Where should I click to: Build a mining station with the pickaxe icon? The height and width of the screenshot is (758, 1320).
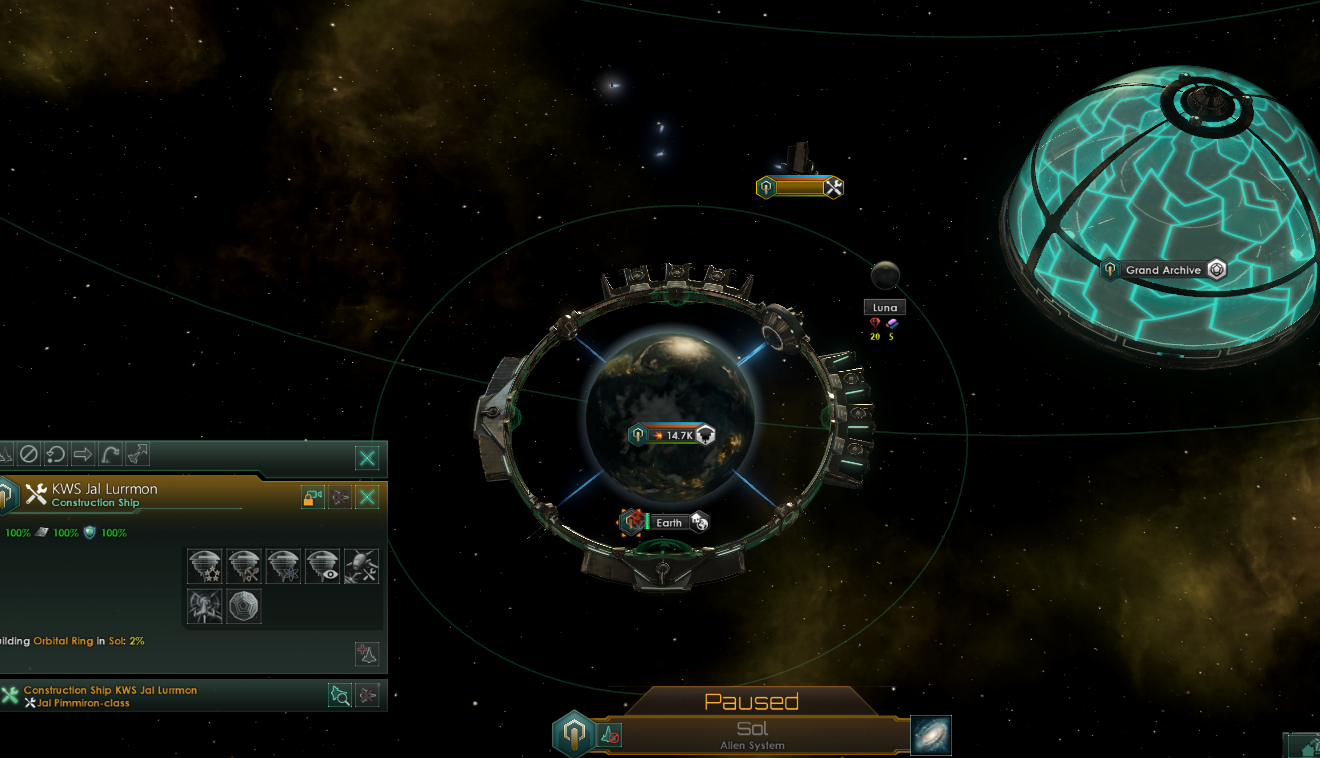pos(244,565)
